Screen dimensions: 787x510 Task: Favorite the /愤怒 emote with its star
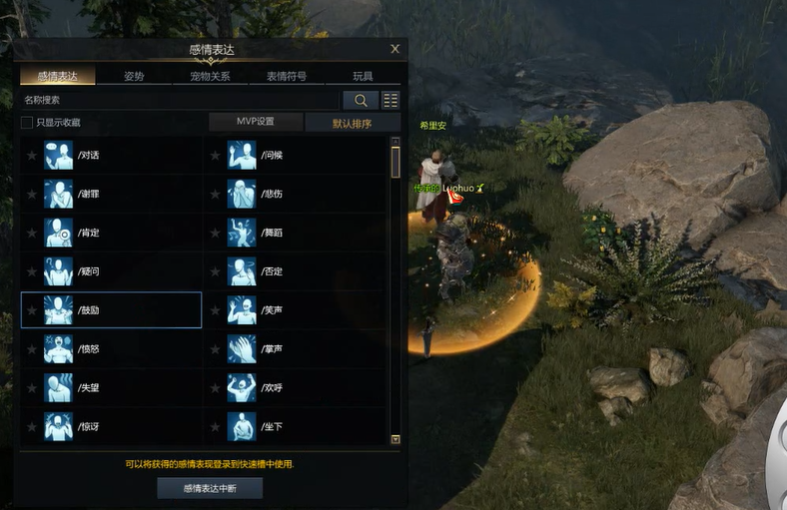32,349
